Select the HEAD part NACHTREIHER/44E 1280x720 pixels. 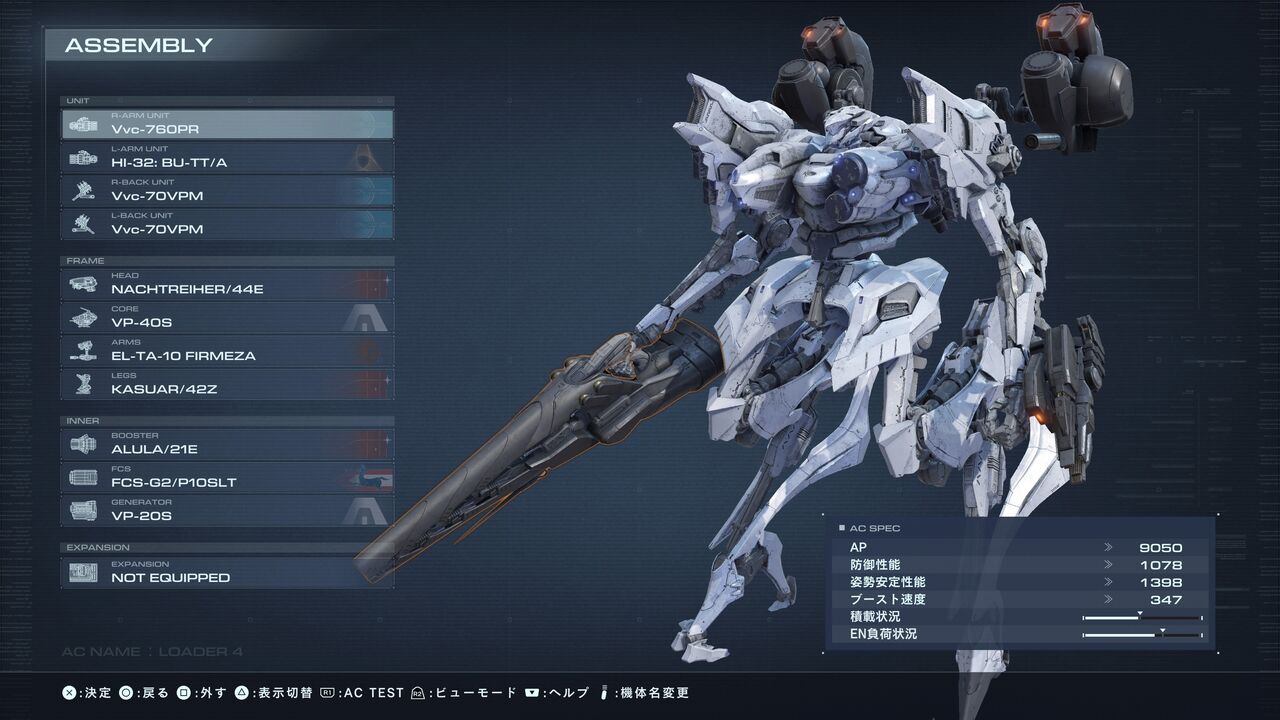tap(227, 284)
